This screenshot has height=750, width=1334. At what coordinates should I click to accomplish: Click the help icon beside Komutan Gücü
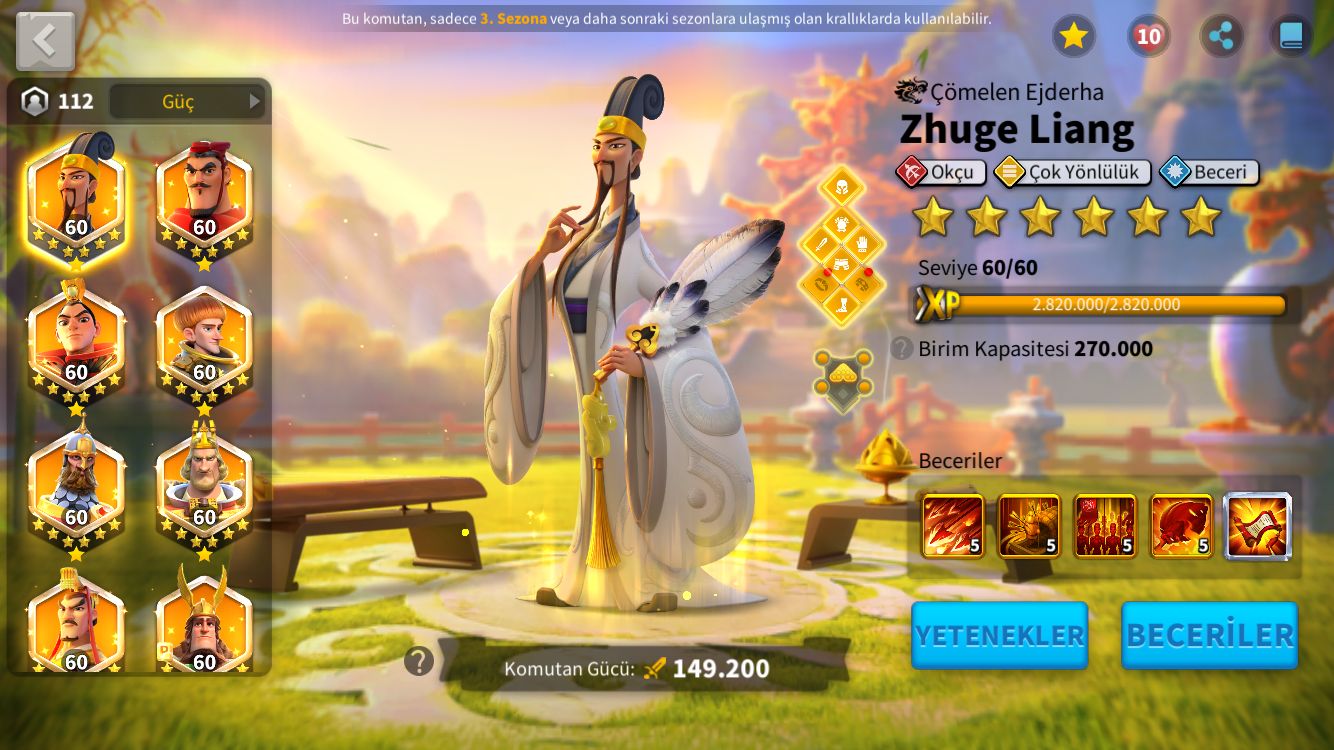click(419, 661)
